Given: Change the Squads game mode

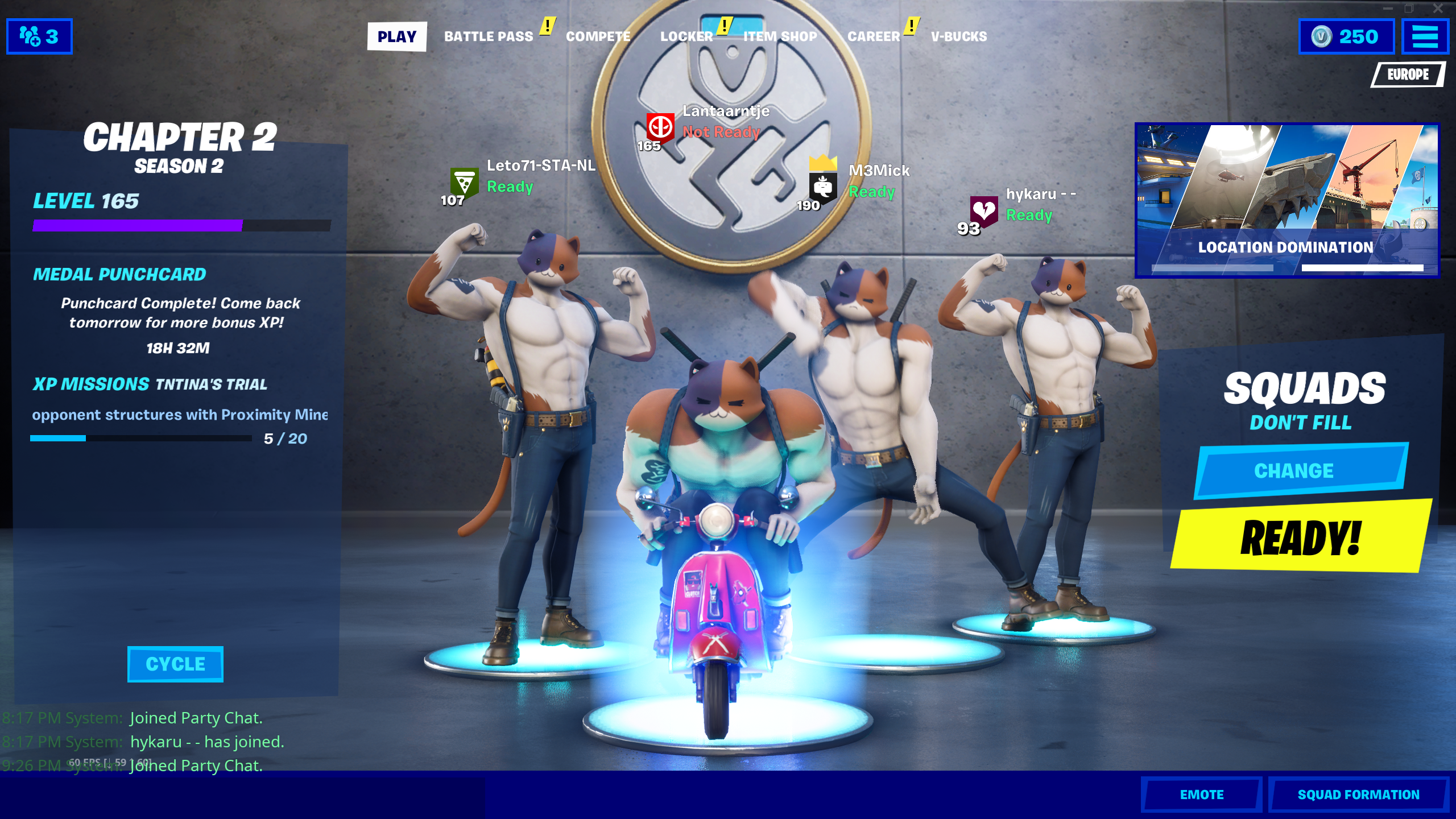Looking at the screenshot, I should pos(1300,471).
